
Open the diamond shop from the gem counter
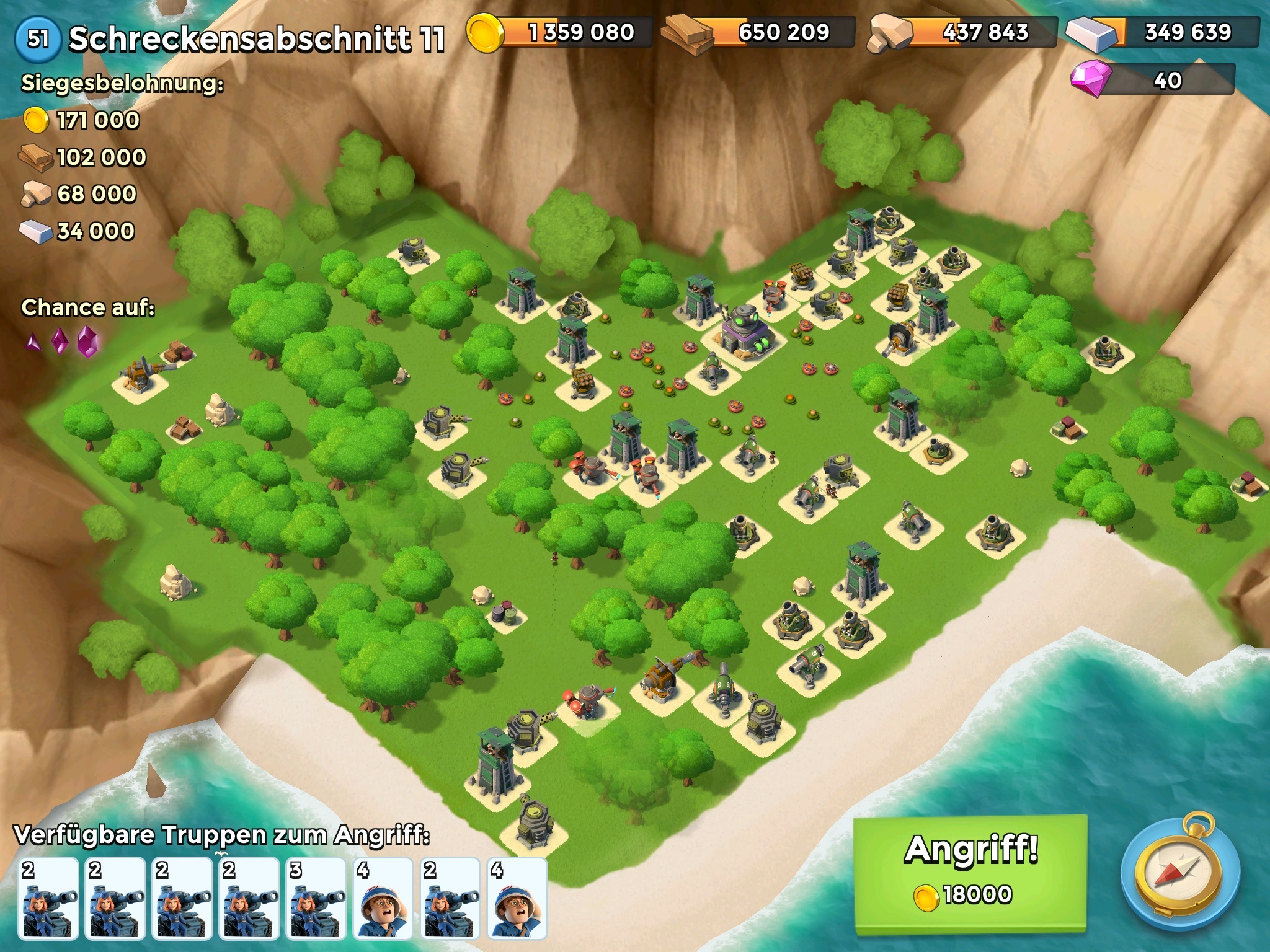pos(1152,80)
